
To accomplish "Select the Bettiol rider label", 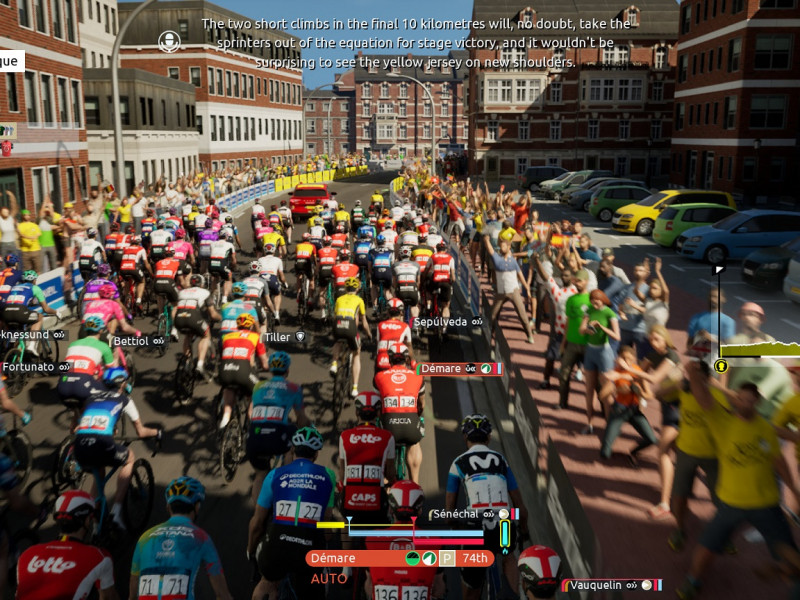I will pos(131,341).
